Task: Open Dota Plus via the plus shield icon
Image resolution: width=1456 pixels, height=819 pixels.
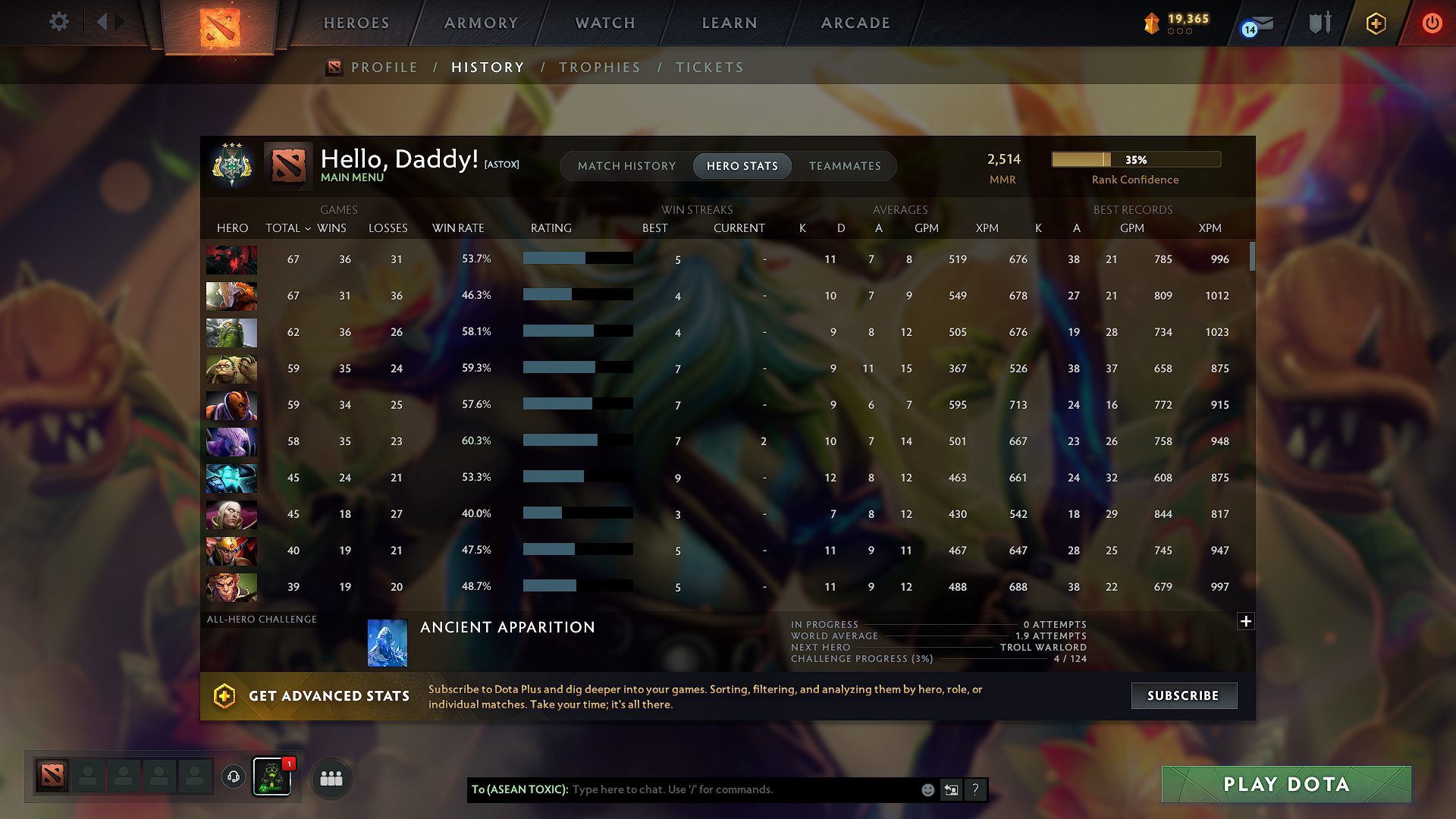Action: pyautogui.click(x=1375, y=23)
